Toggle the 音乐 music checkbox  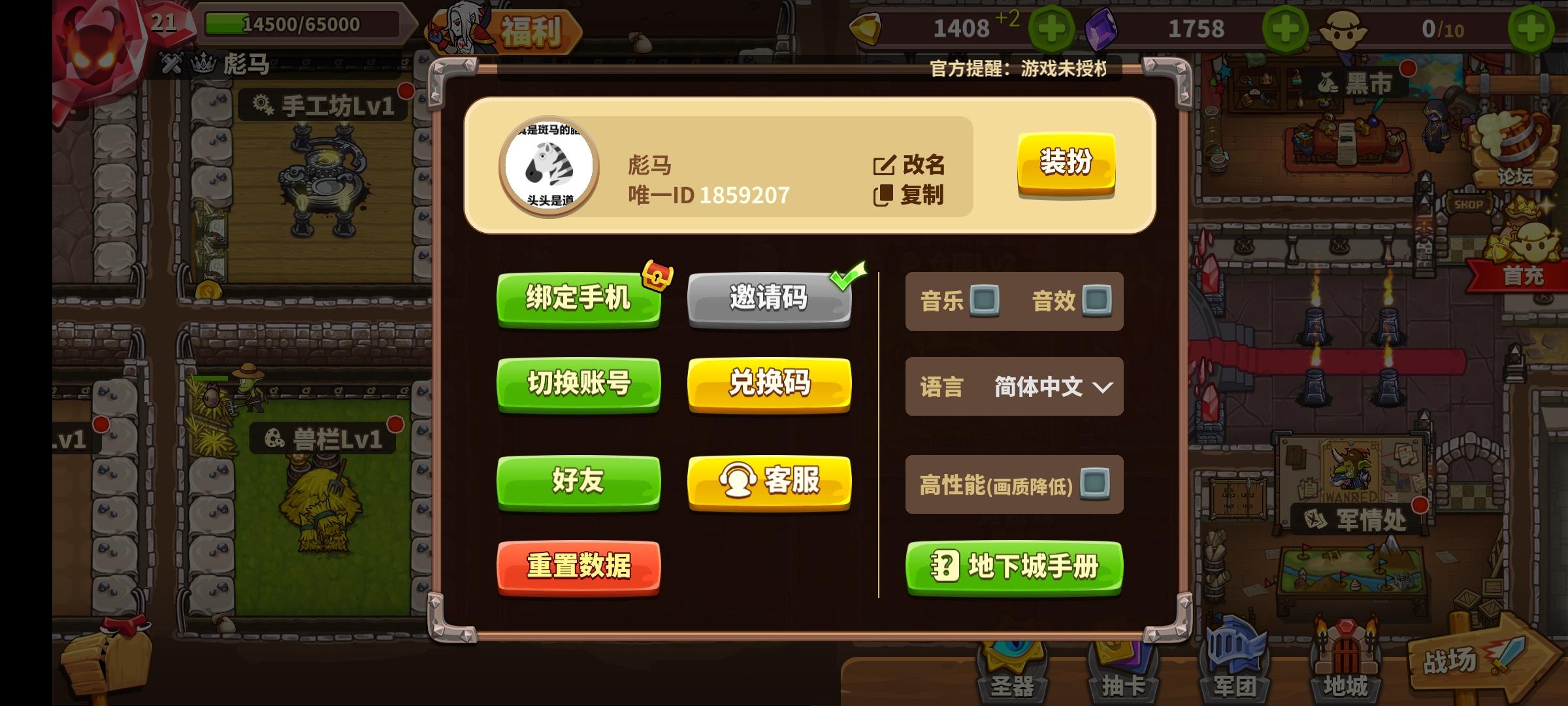tap(987, 301)
